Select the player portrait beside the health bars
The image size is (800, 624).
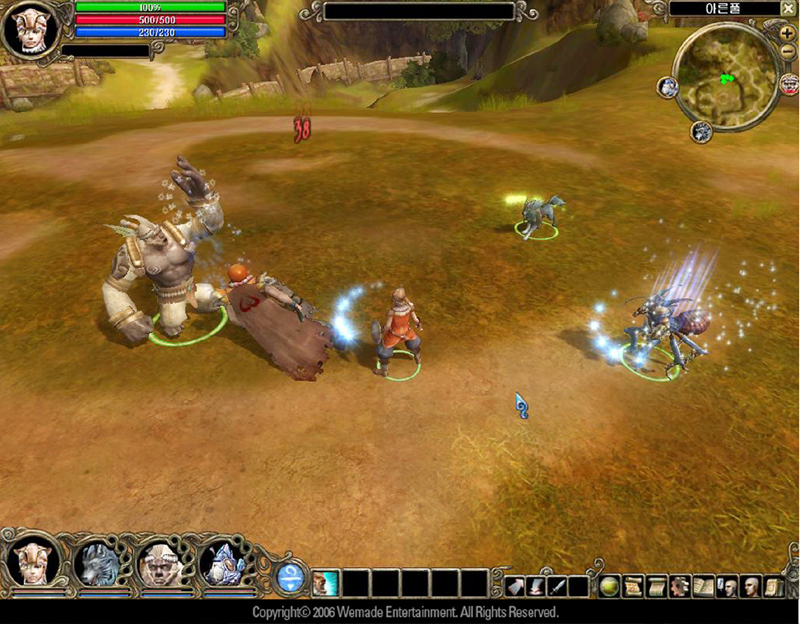coord(28,28)
